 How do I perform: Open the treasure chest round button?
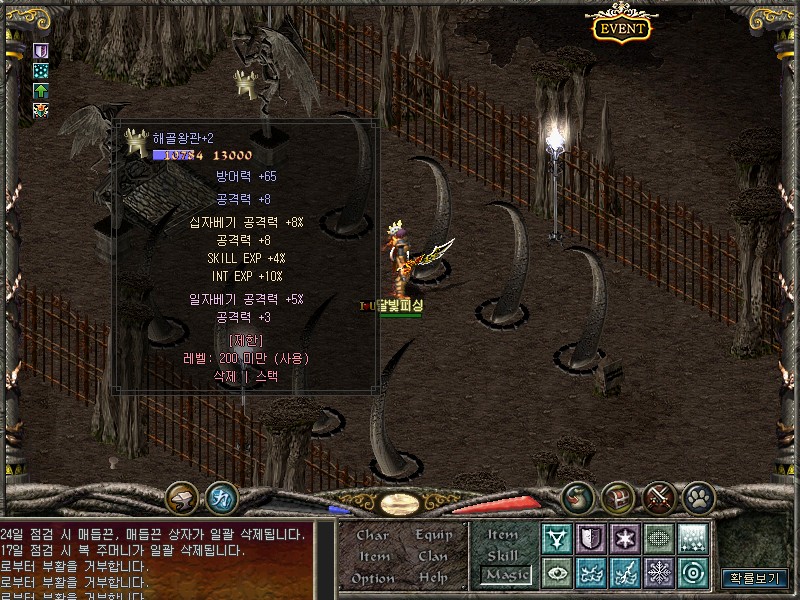tap(617, 496)
